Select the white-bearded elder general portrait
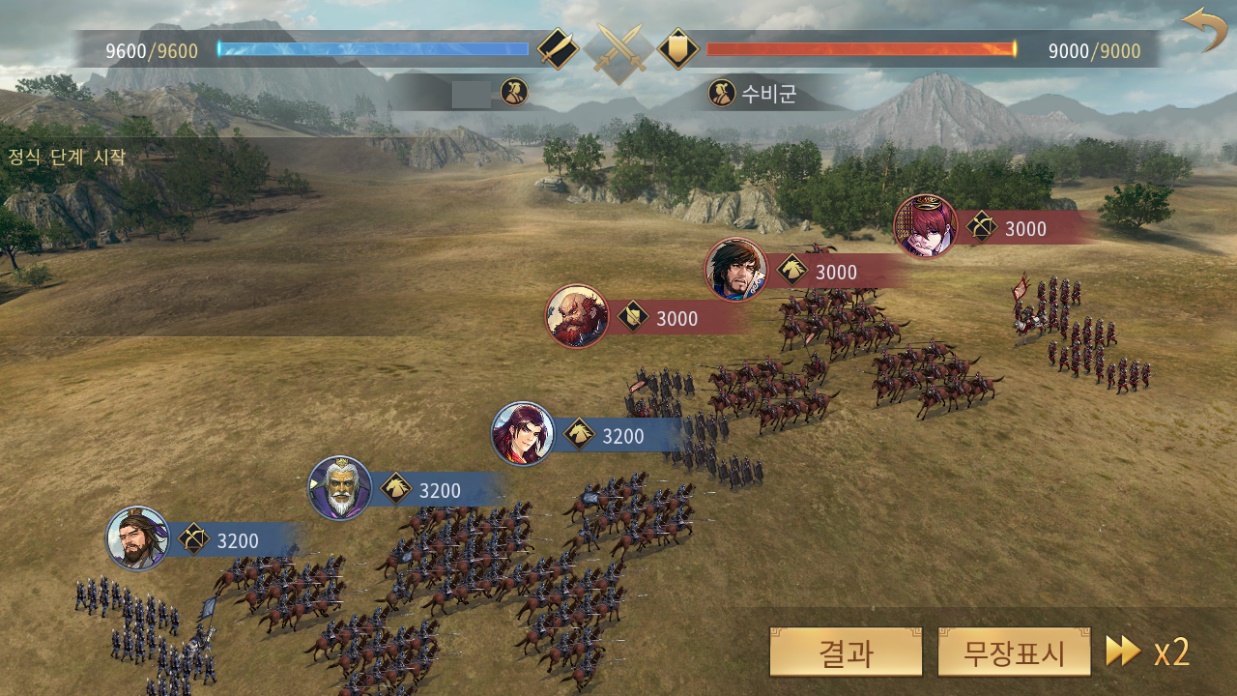Image resolution: width=1237 pixels, height=696 pixels. 340,488
